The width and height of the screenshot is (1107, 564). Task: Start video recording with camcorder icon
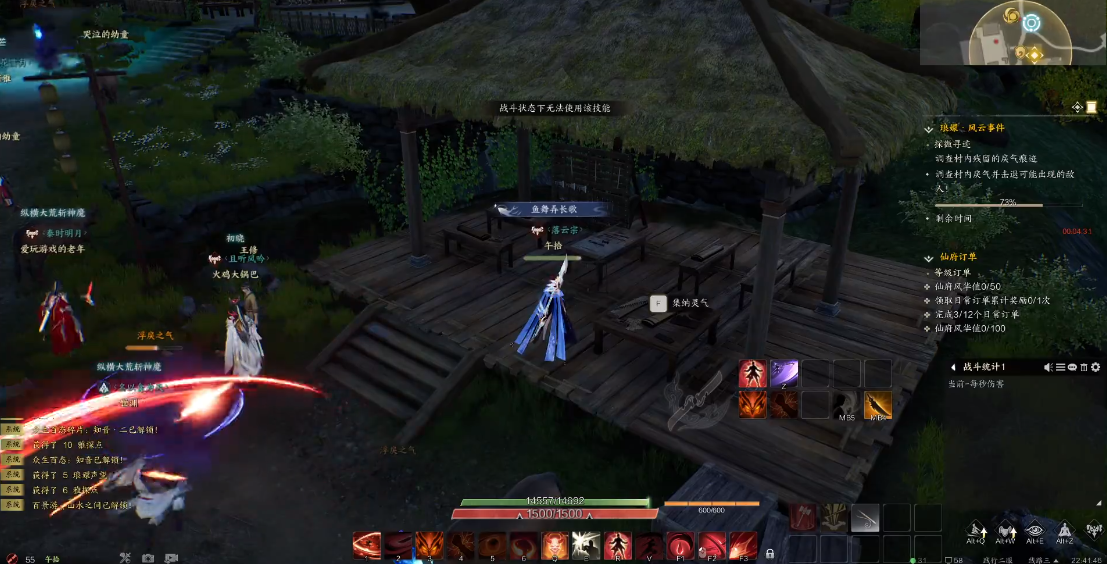pos(171,558)
